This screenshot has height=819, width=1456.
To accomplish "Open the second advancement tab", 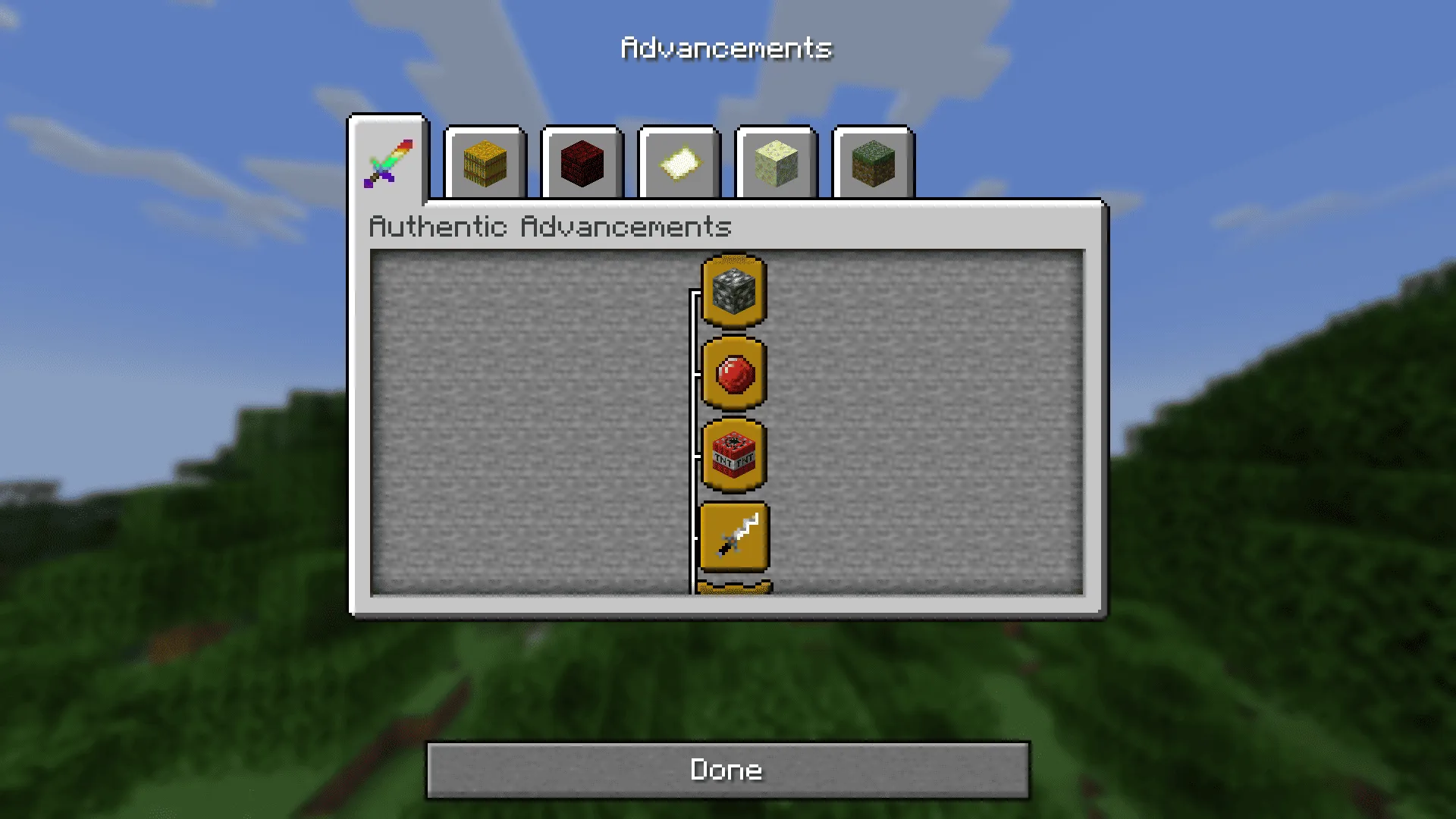I will click(484, 162).
